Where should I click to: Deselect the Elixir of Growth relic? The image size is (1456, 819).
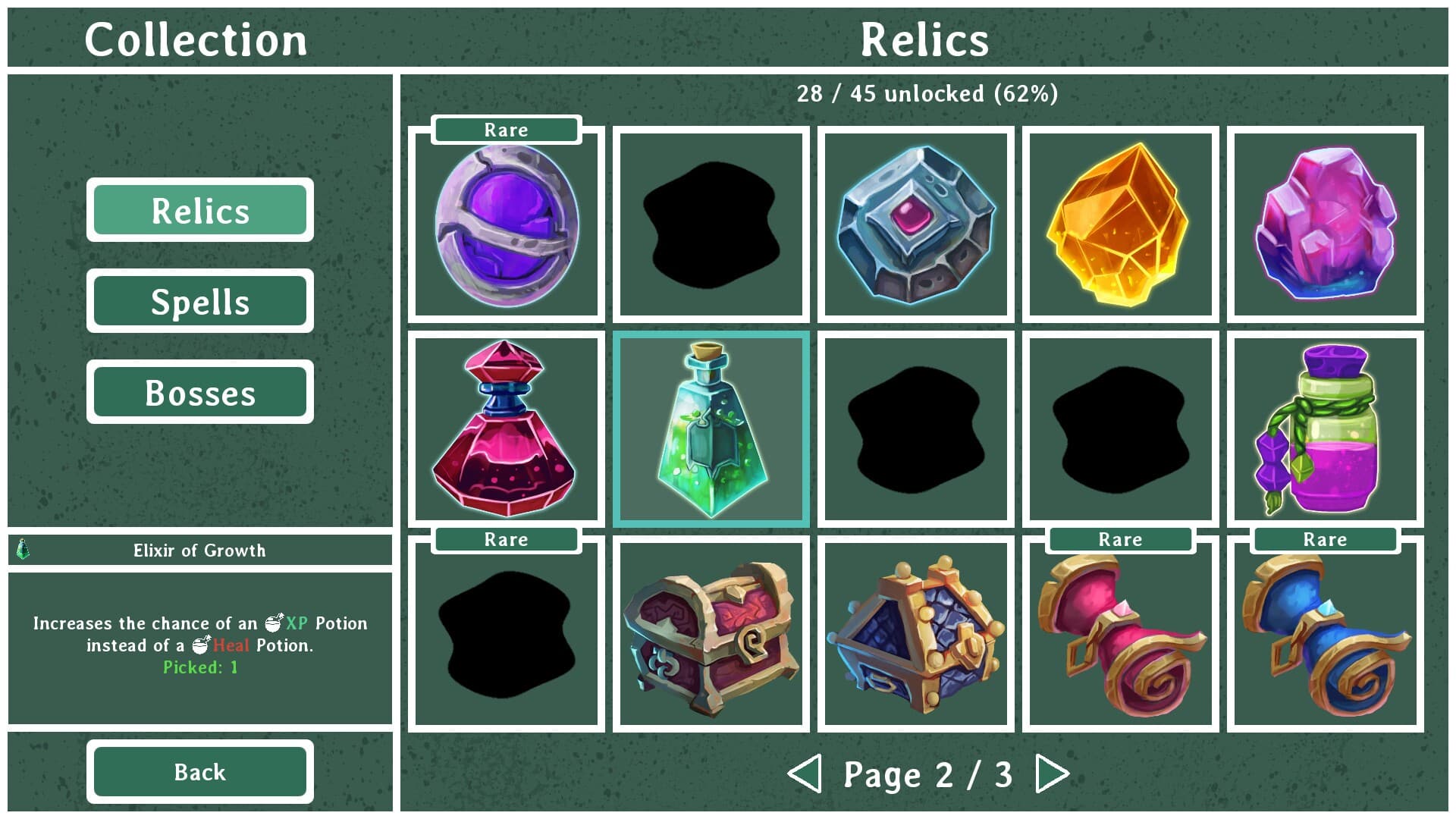[x=710, y=428]
